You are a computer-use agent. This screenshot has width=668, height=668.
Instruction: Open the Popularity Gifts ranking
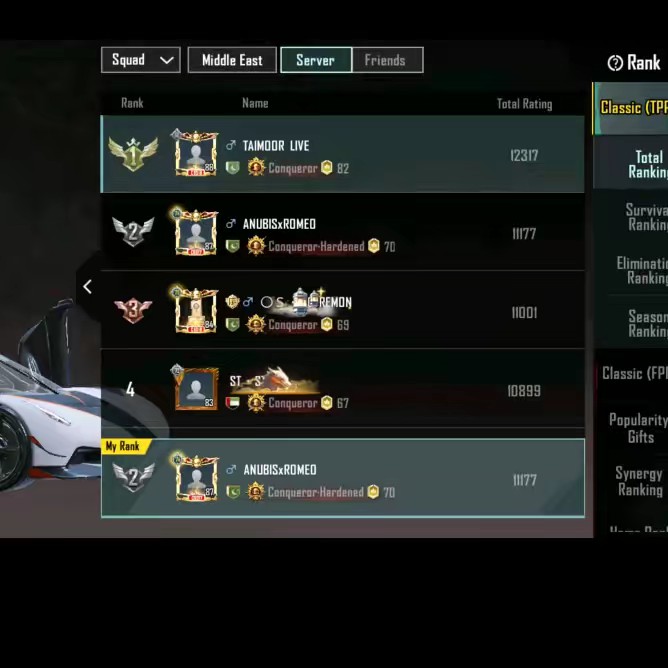pos(639,428)
